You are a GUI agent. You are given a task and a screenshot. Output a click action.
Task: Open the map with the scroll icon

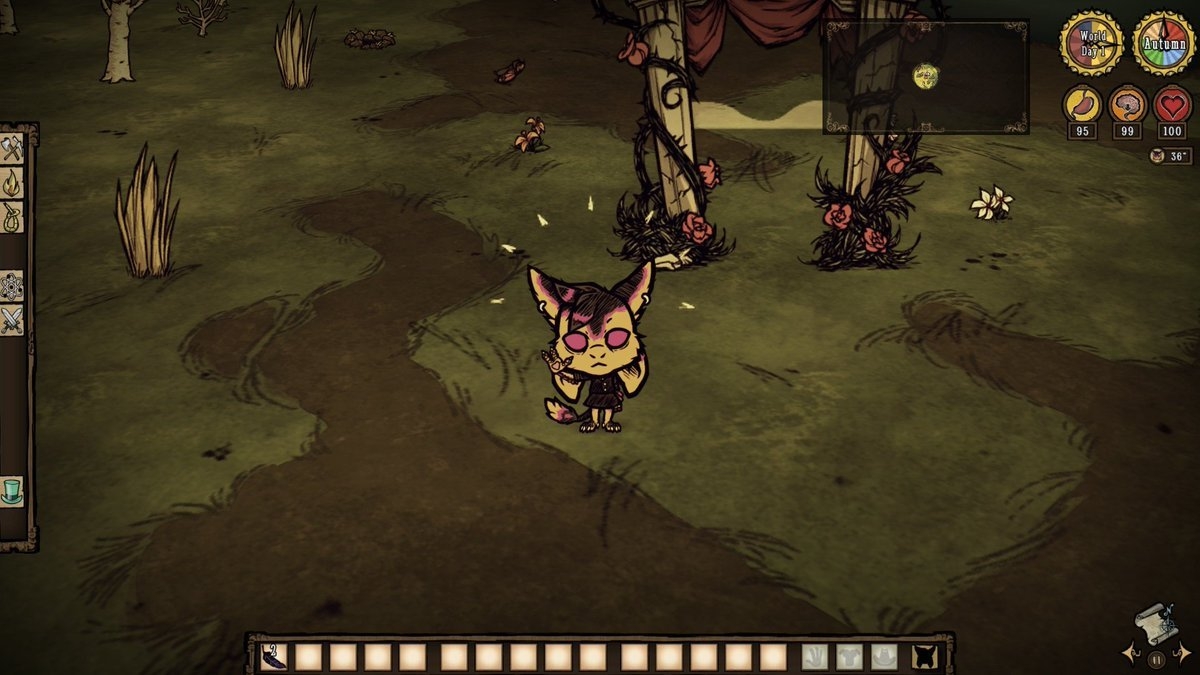tap(1155, 624)
